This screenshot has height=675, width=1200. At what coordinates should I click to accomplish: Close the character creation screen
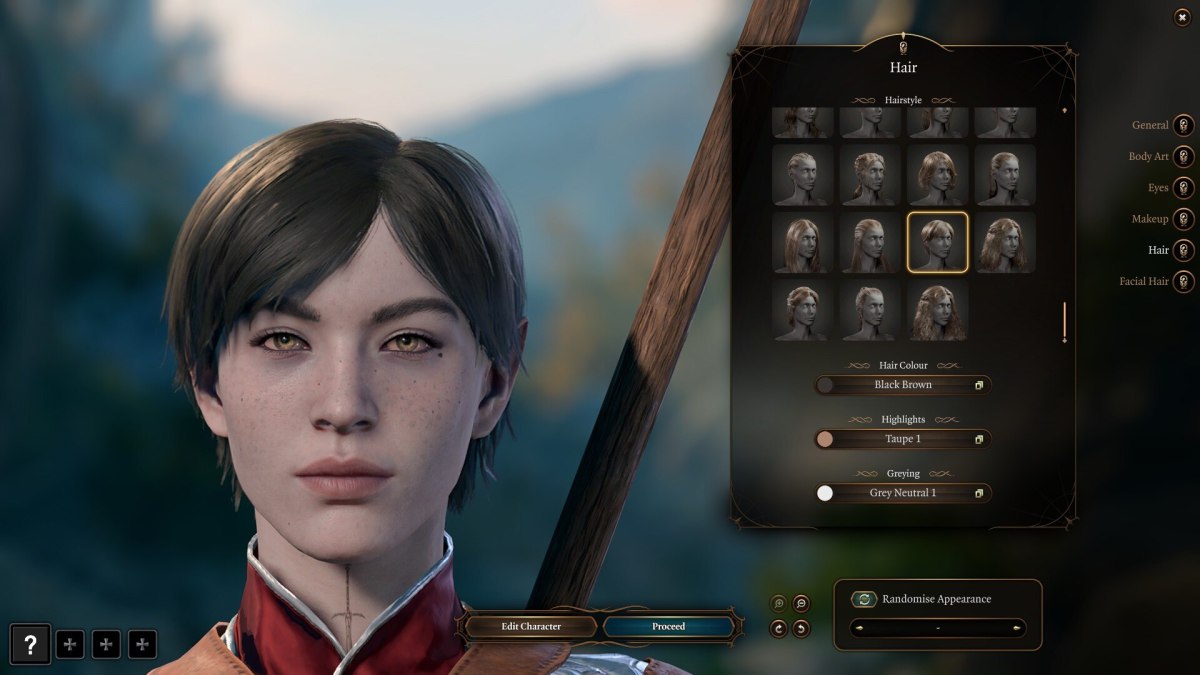pyautogui.click(x=1183, y=18)
